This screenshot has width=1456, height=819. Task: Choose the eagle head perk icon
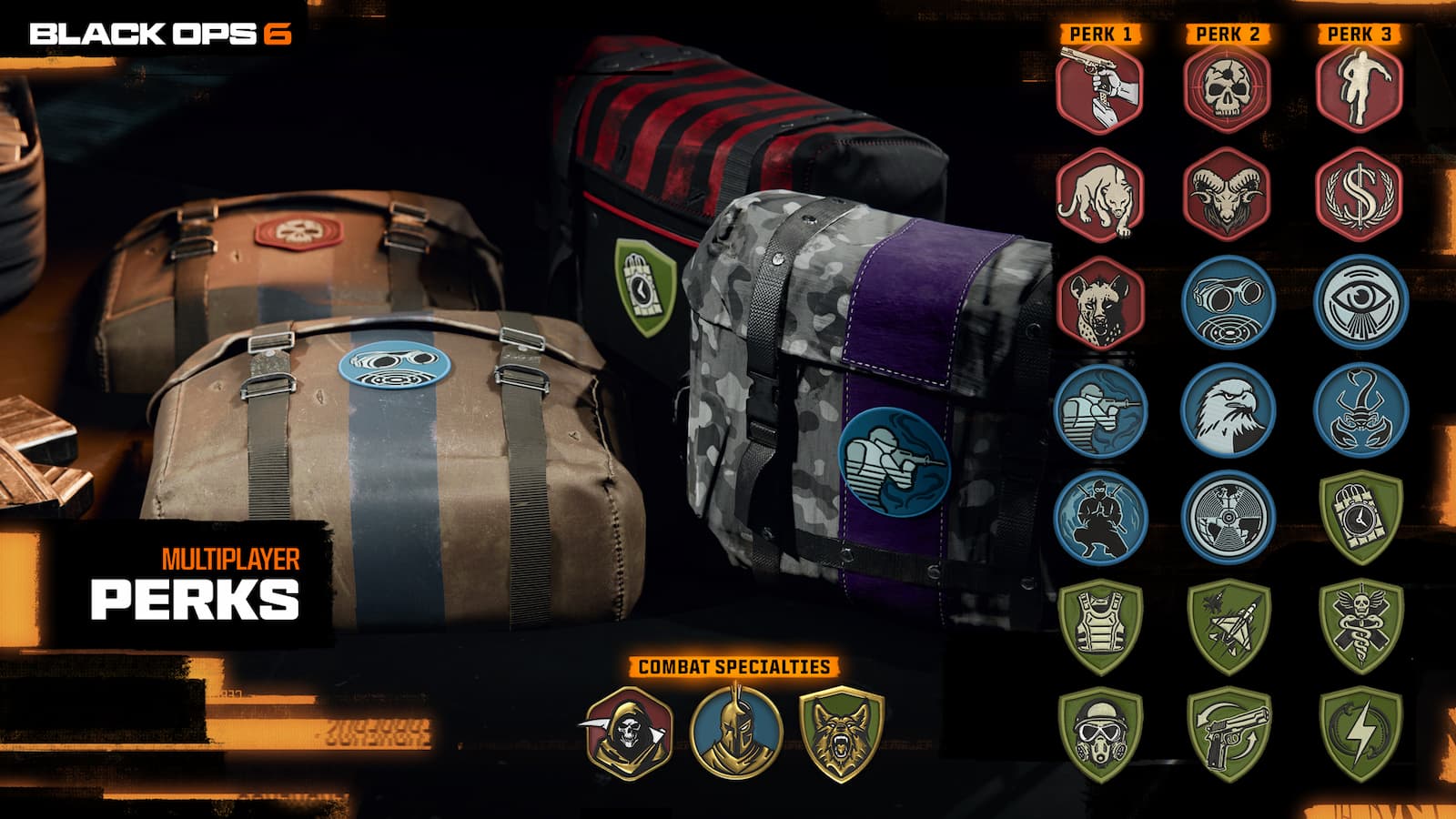click(1228, 410)
